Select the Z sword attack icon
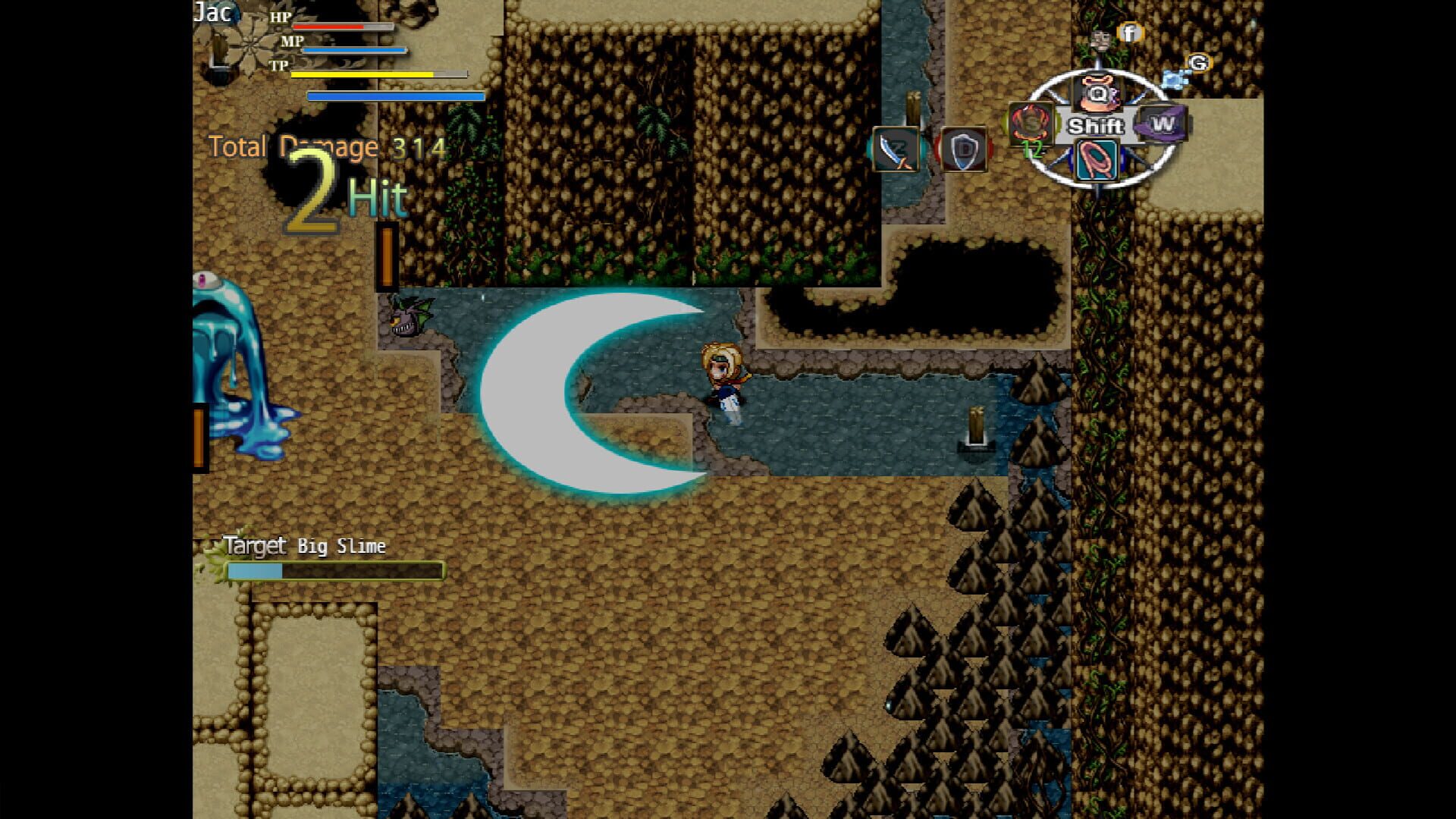The height and width of the screenshot is (819, 1456). (x=895, y=149)
